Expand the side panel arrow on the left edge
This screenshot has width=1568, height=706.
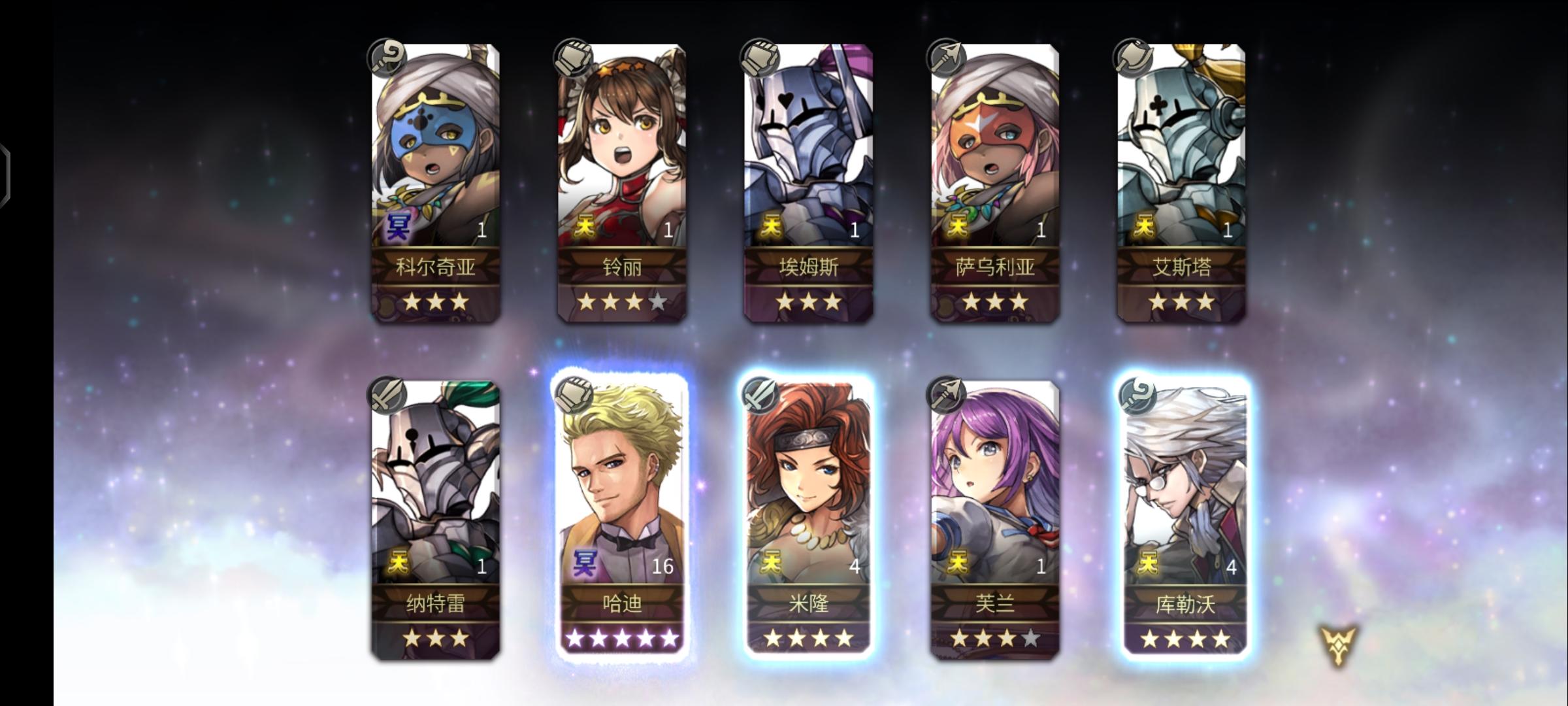[7, 173]
